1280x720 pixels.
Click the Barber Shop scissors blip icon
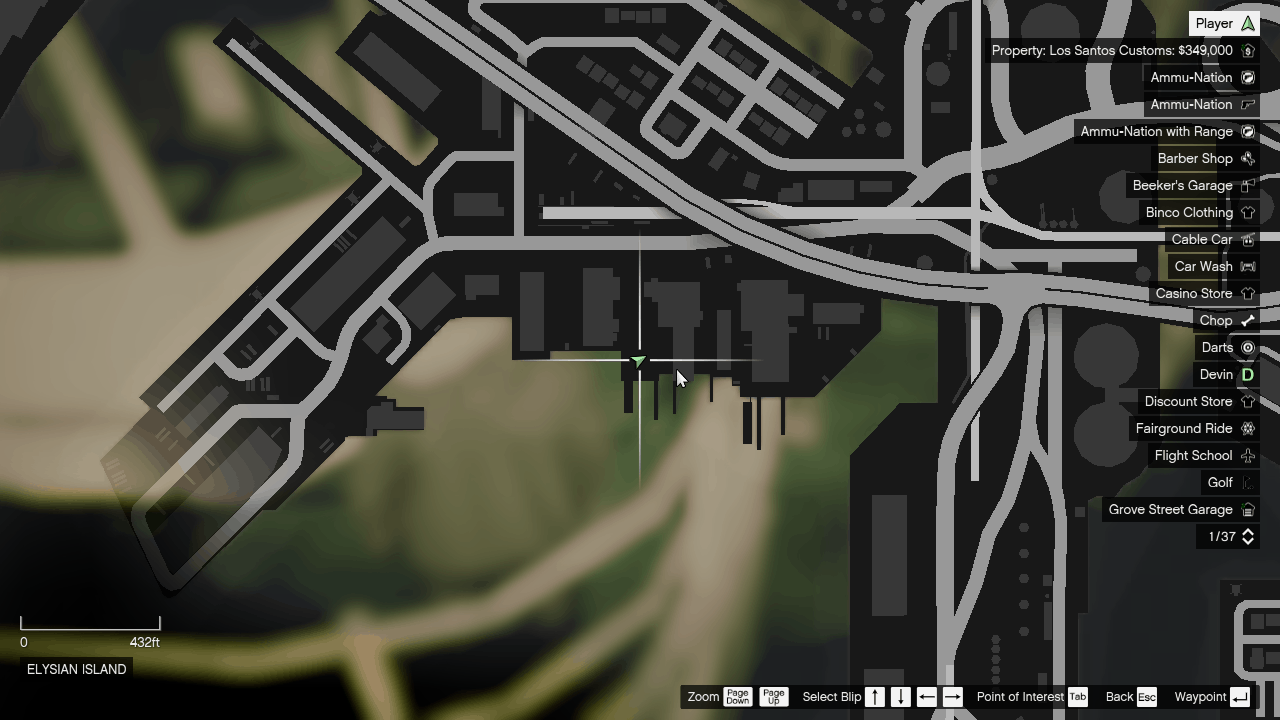pos(1248,158)
